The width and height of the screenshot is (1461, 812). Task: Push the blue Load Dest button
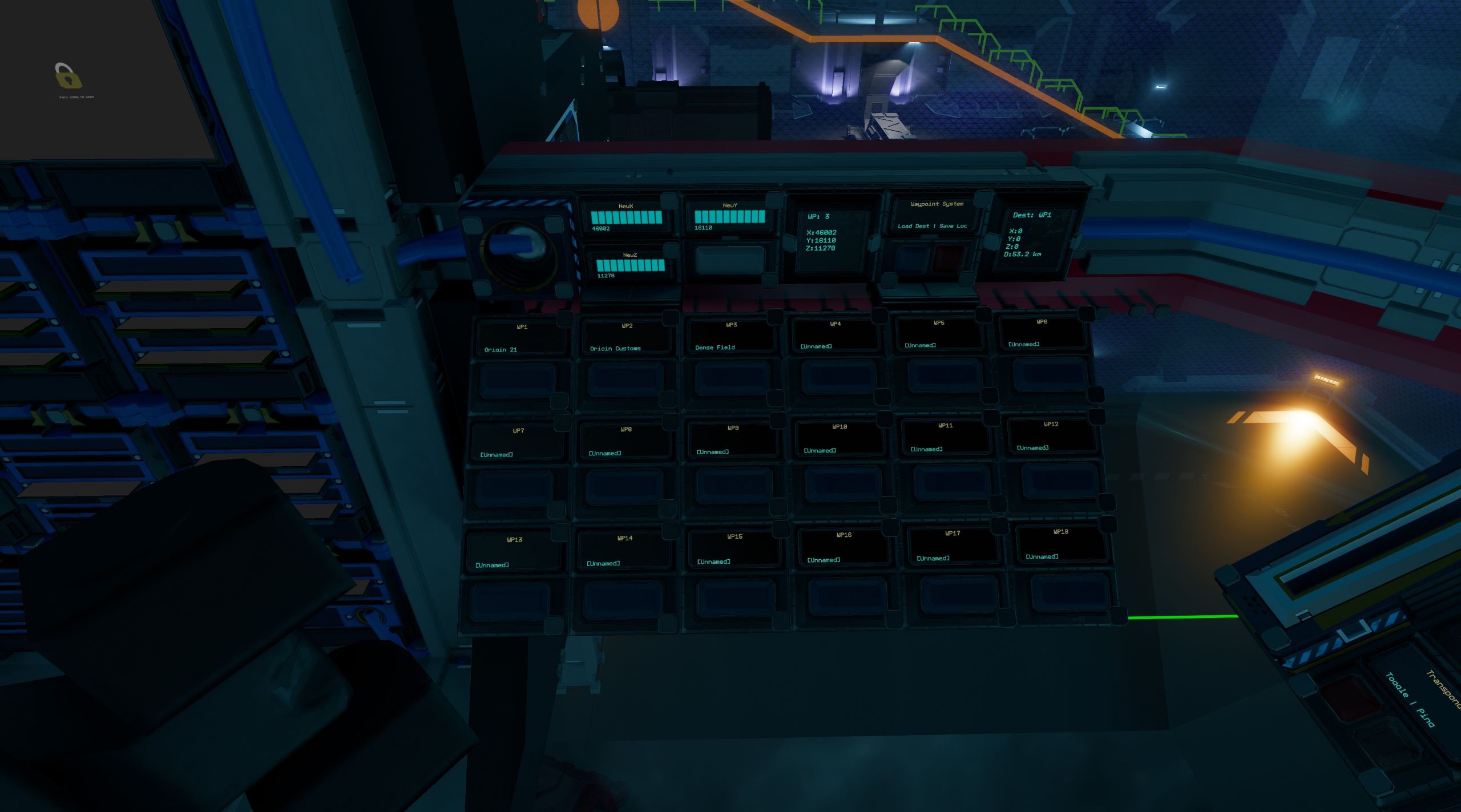912,258
